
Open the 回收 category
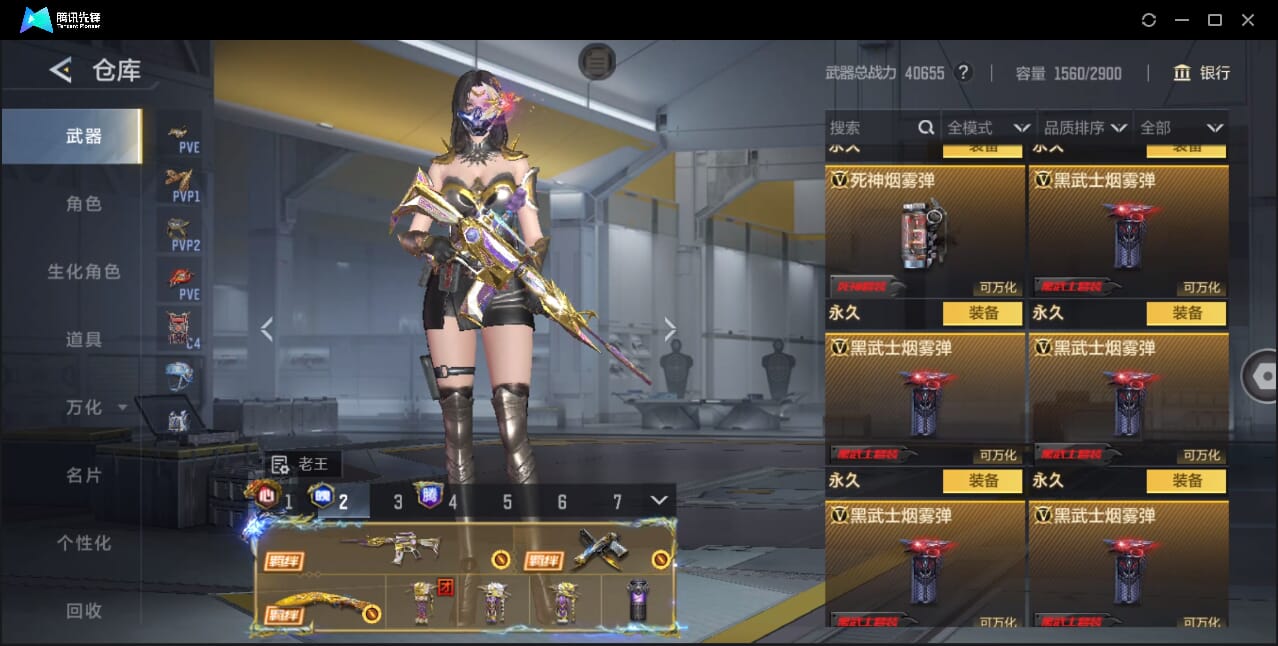(x=84, y=611)
